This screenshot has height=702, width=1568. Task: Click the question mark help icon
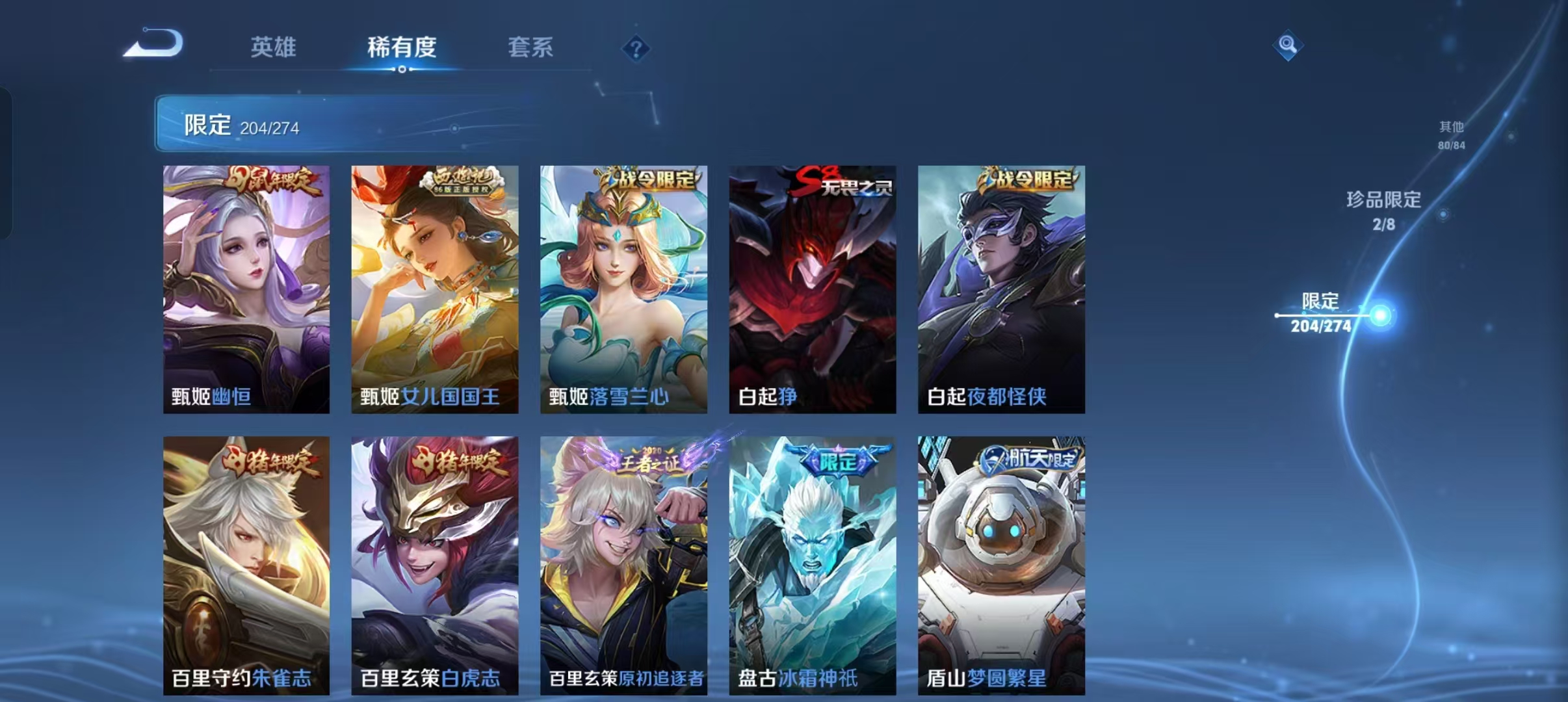[x=635, y=49]
